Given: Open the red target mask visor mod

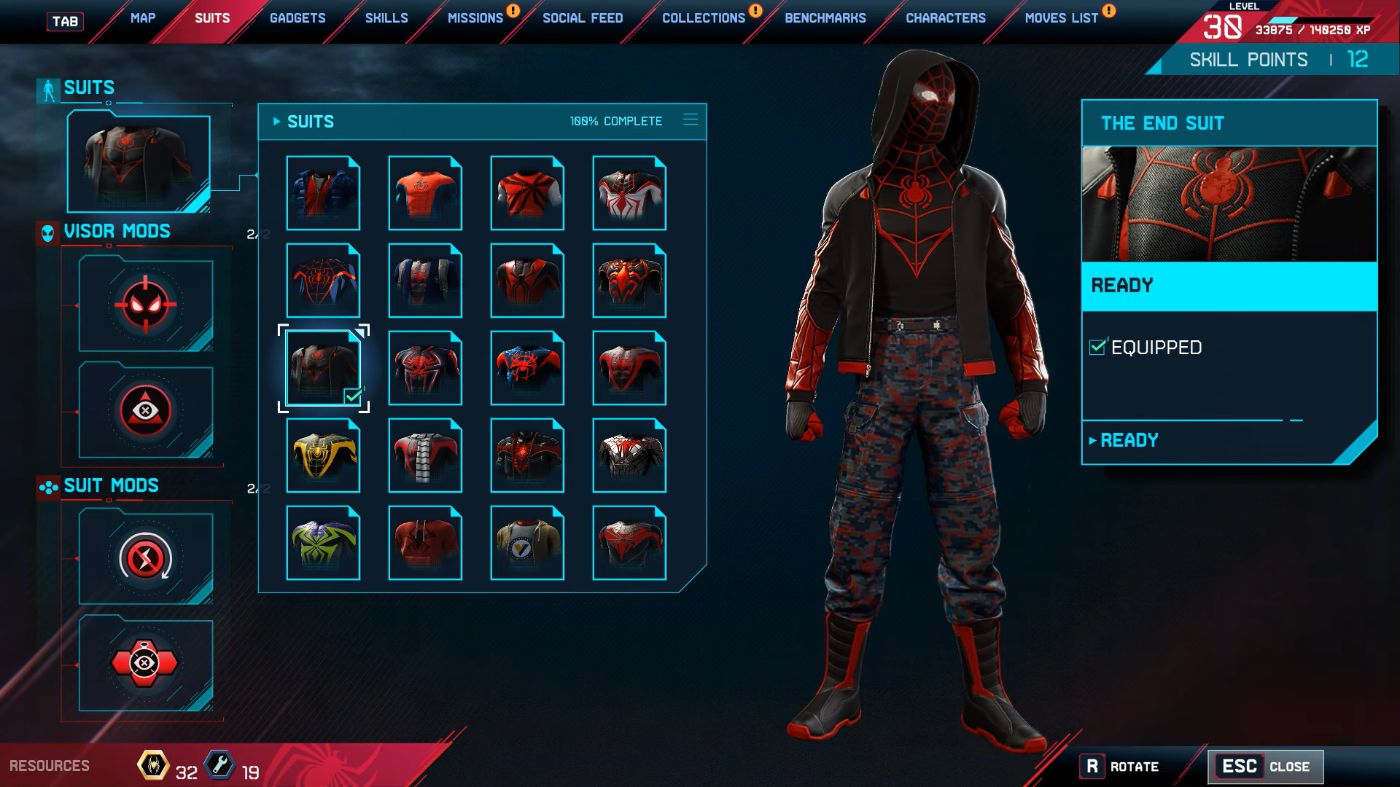Looking at the screenshot, I should (x=146, y=304).
